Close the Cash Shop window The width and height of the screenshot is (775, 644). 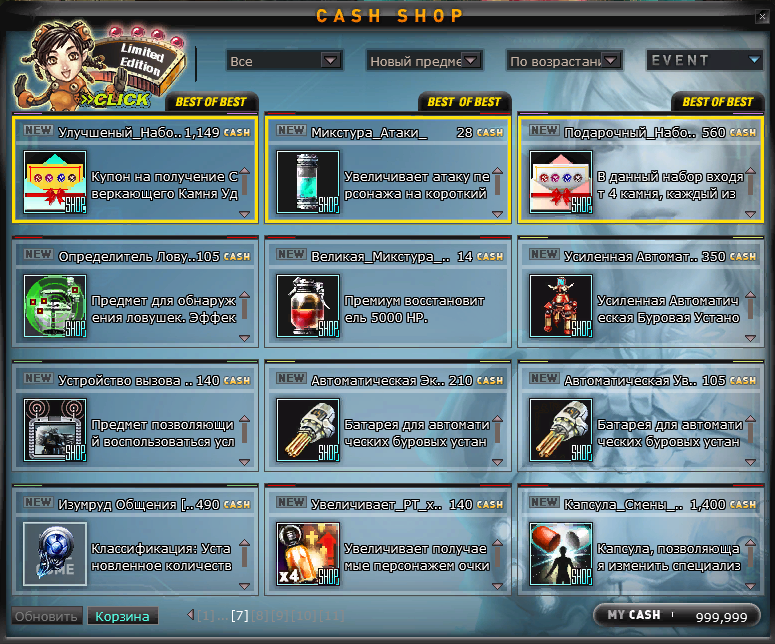pyautogui.click(x=762, y=16)
